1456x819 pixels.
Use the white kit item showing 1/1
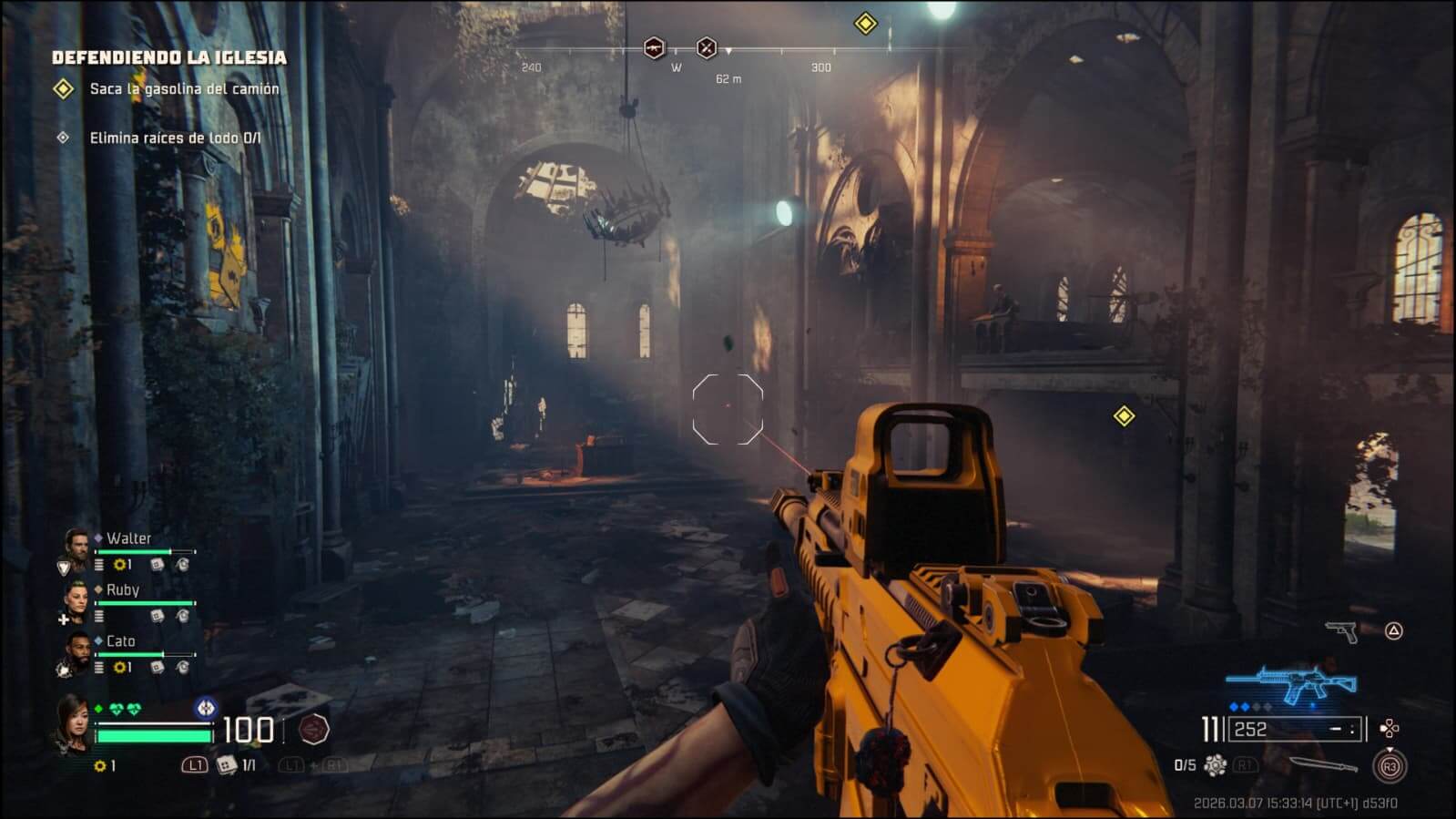[227, 765]
